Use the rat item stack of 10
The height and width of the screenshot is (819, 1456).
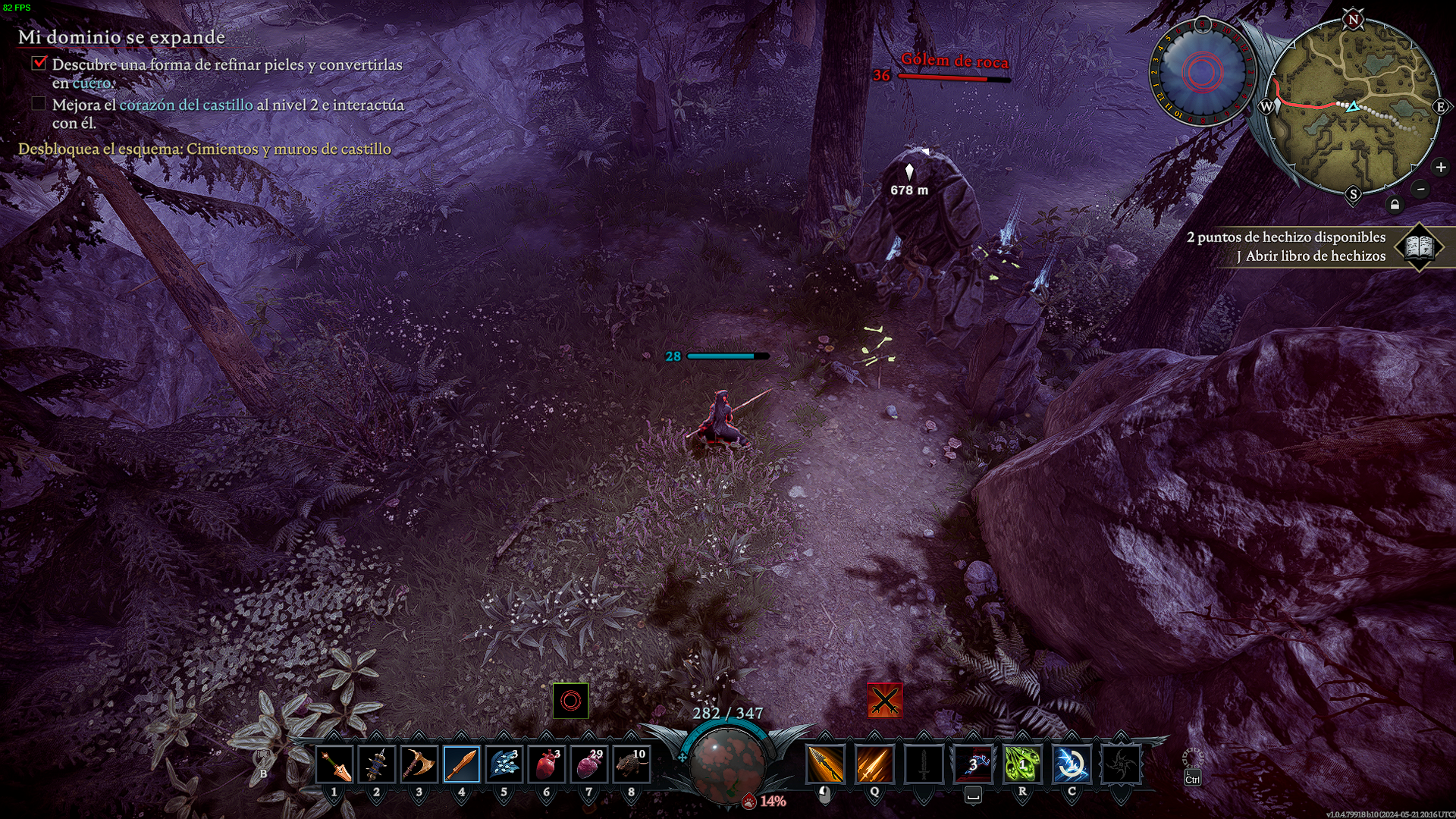(632, 764)
